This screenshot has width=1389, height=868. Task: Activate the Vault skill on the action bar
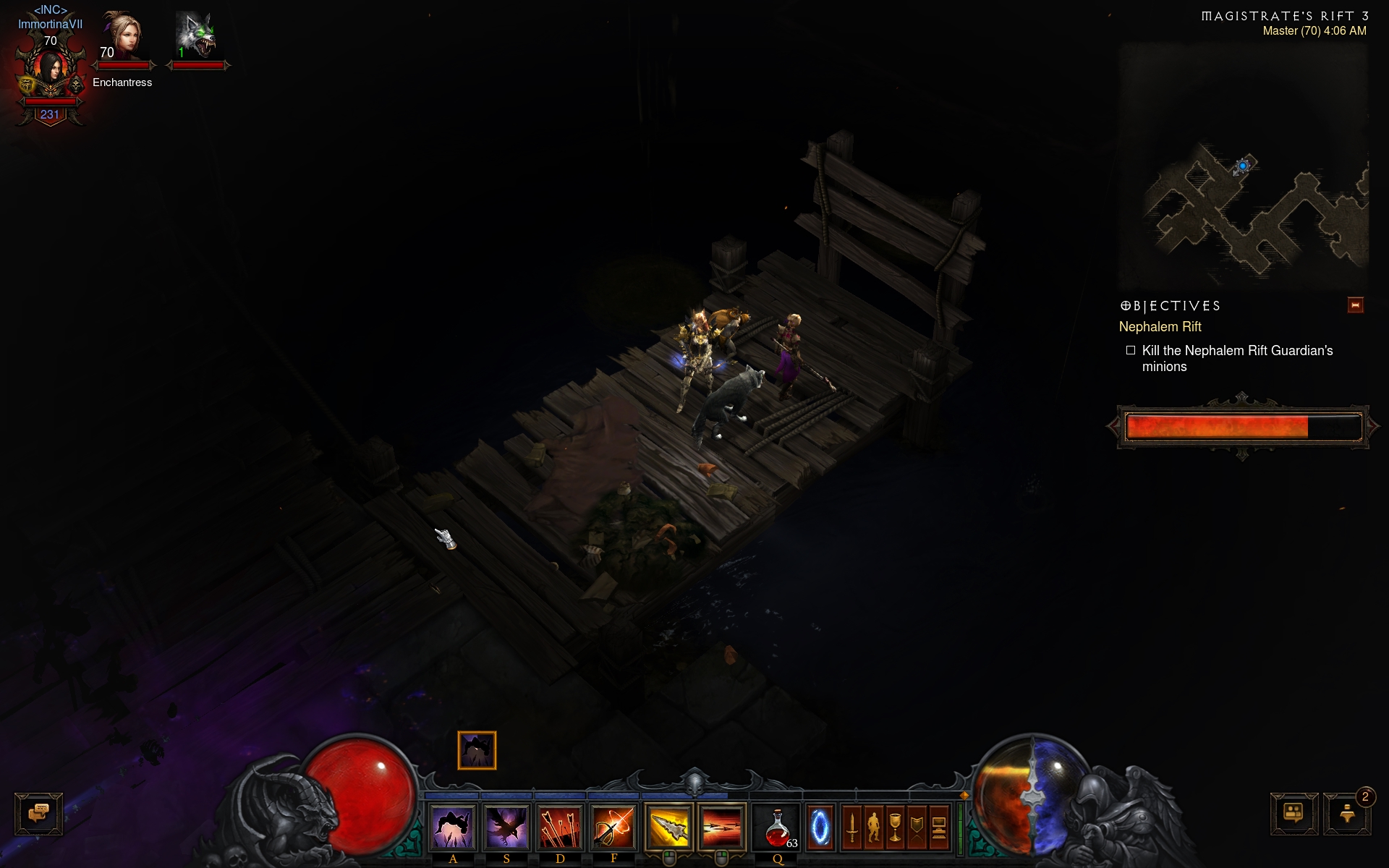point(453,827)
